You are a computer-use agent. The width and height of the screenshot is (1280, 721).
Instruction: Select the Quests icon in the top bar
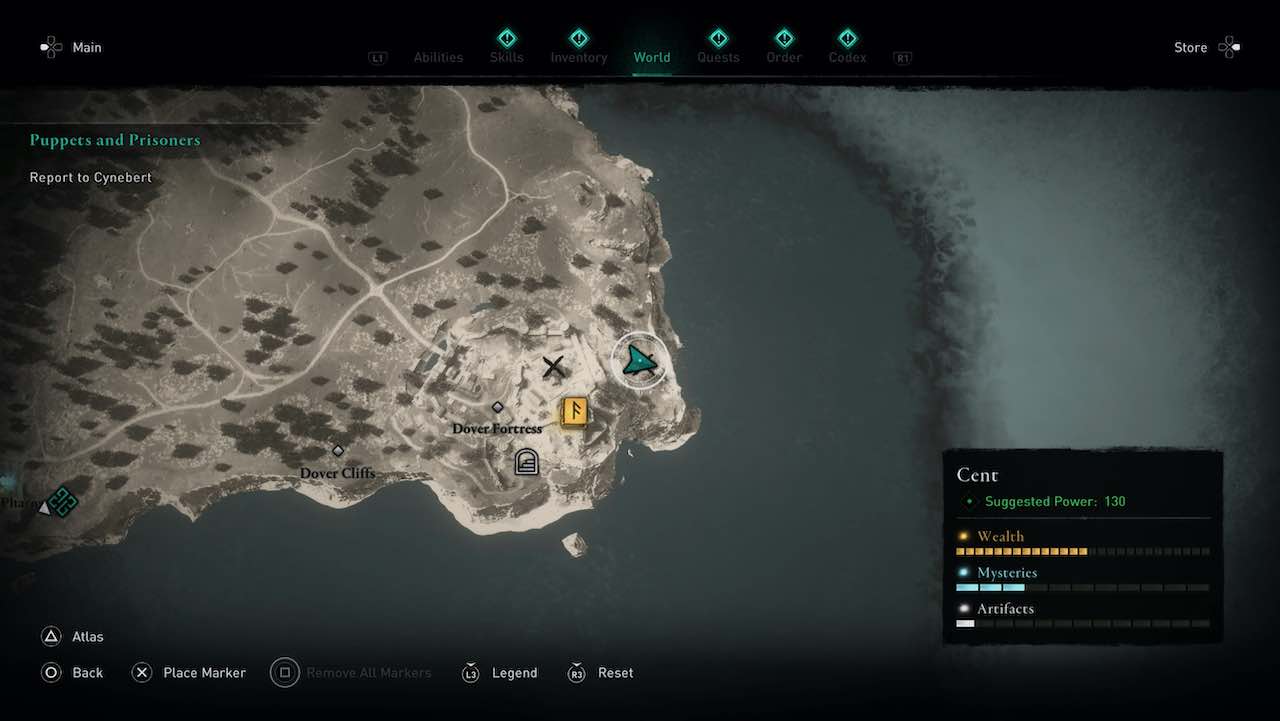point(718,38)
